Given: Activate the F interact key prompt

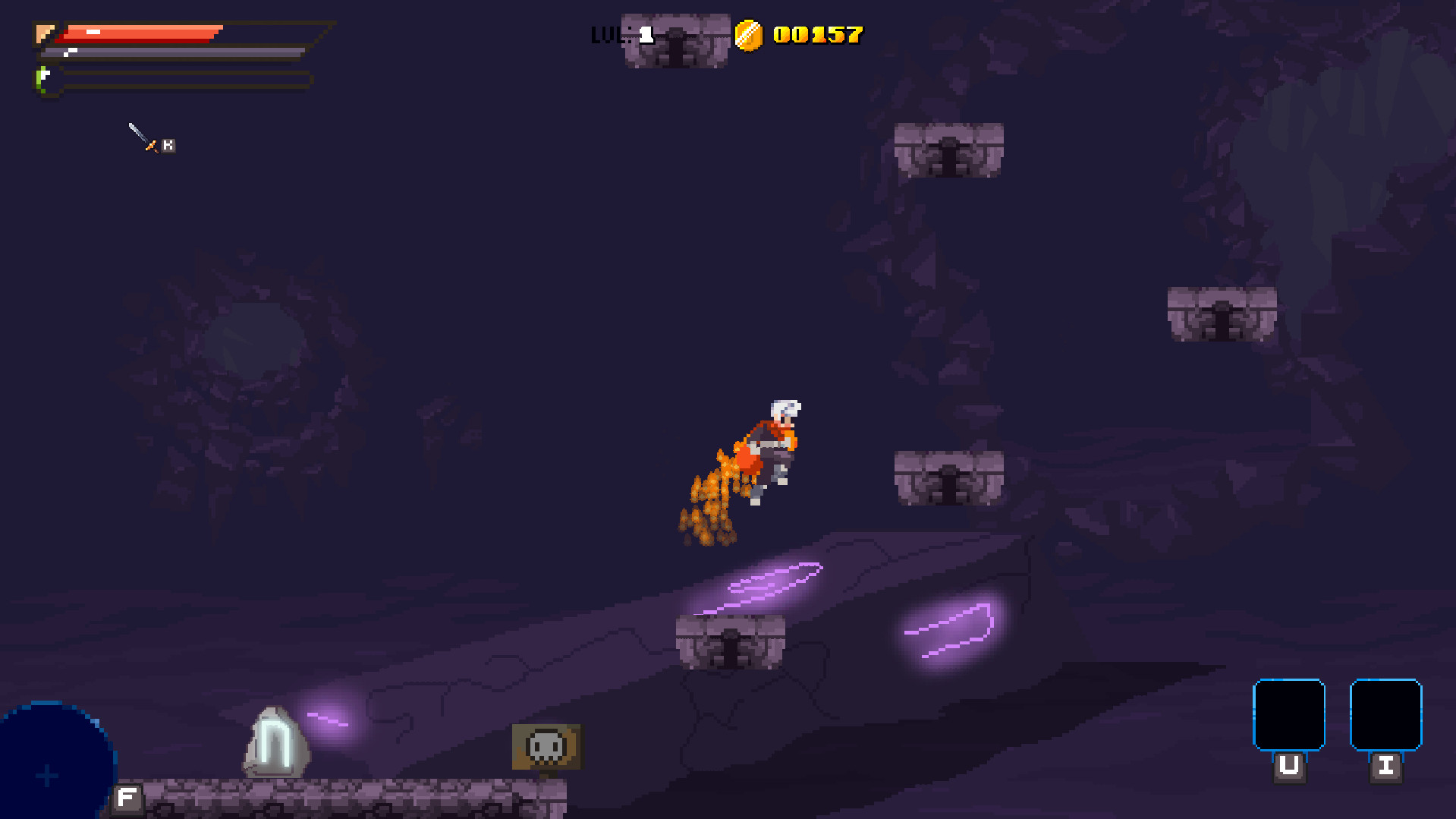Looking at the screenshot, I should (127, 798).
